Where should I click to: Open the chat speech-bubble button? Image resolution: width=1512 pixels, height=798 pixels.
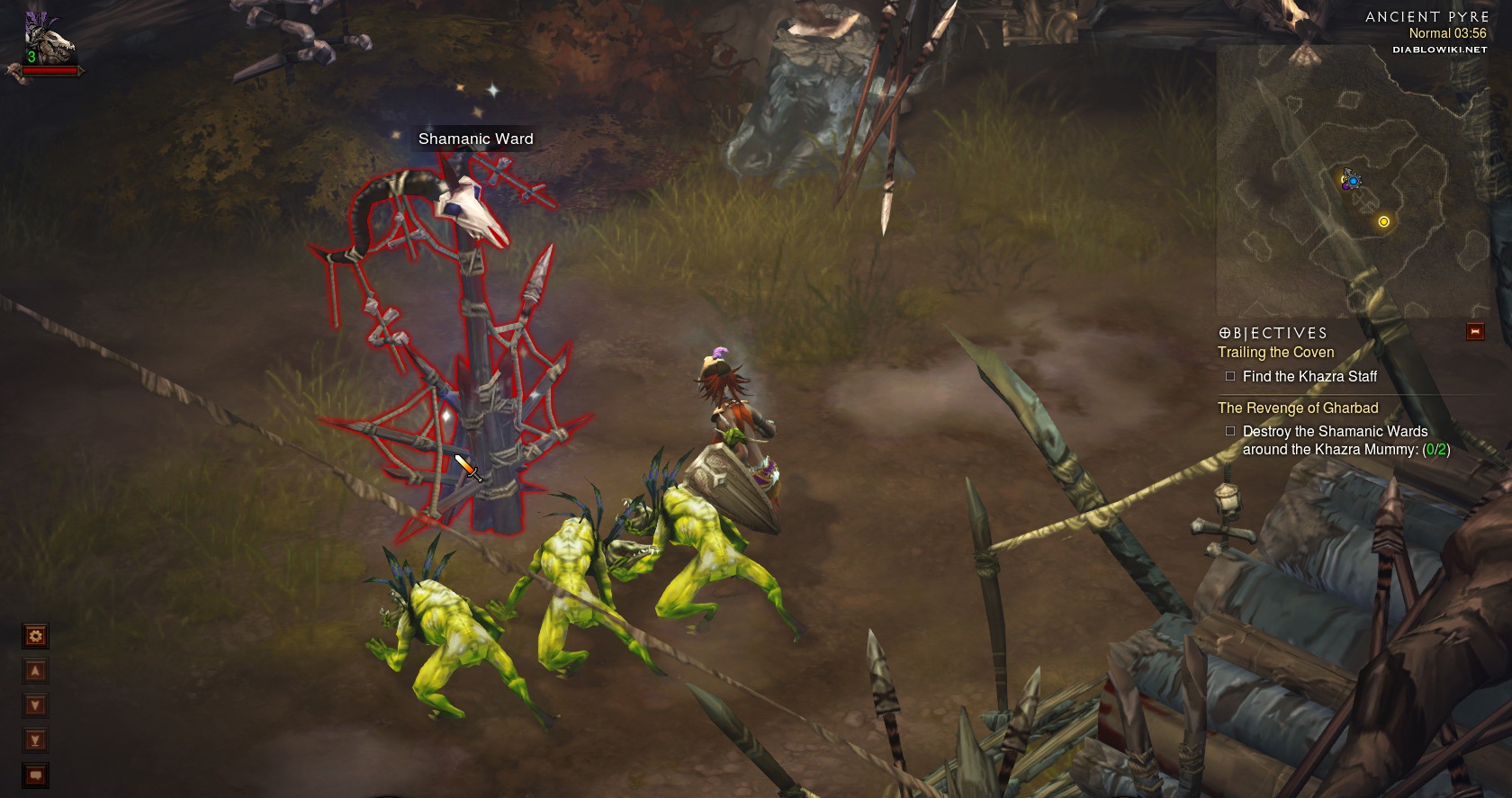[35, 775]
